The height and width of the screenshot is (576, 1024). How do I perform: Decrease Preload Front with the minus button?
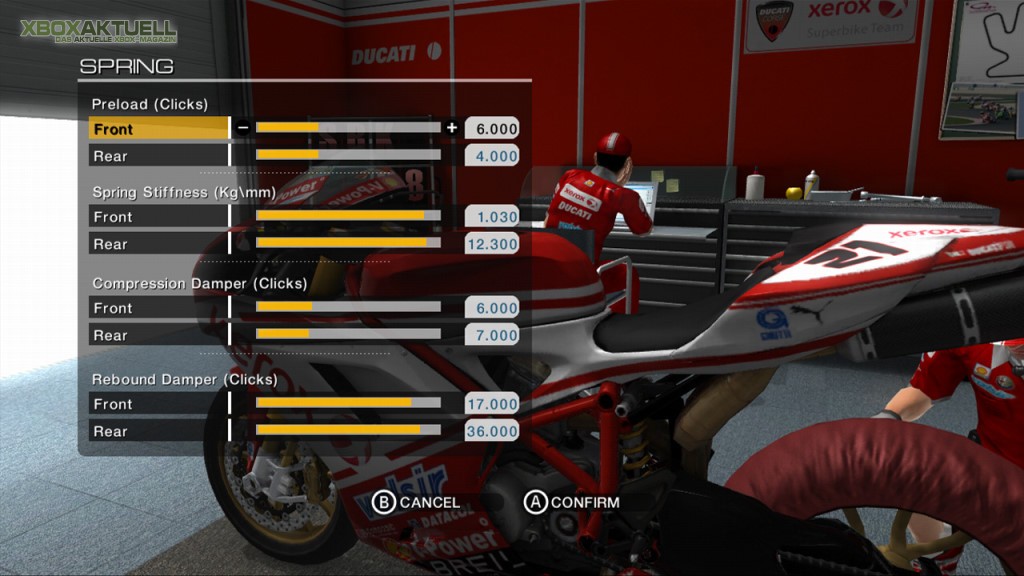point(243,127)
